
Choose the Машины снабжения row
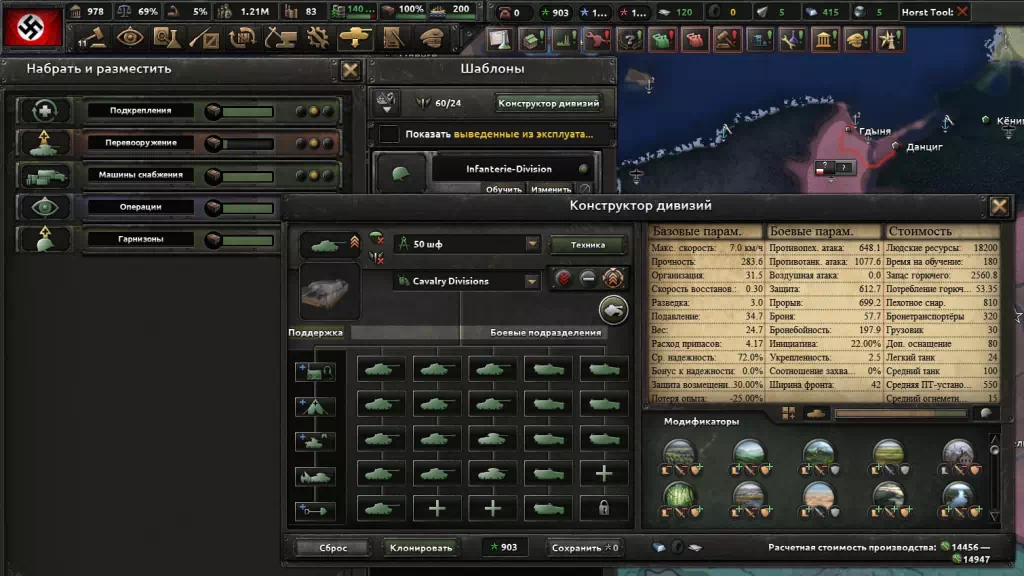pos(180,175)
